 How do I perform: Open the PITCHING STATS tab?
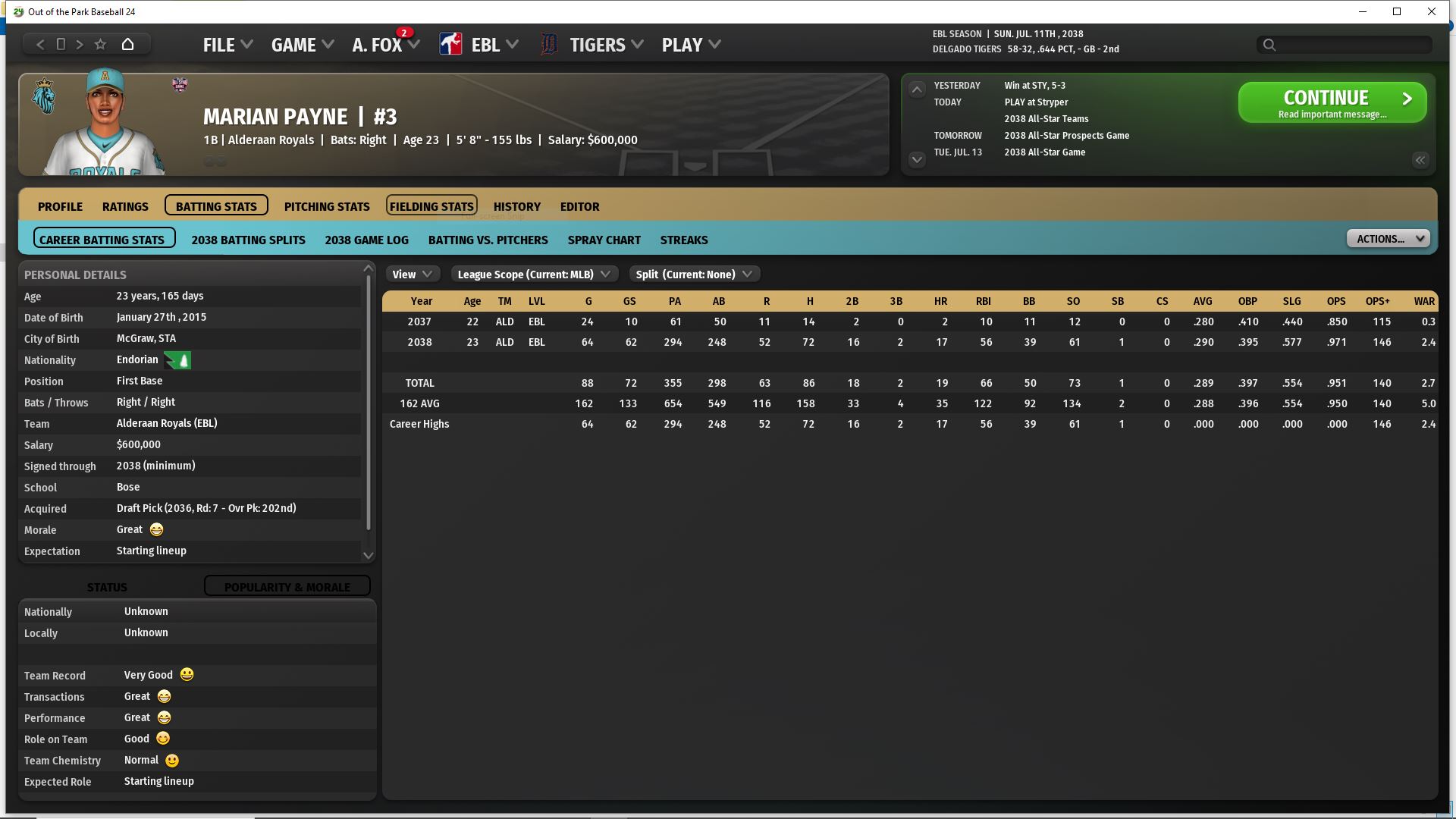coord(327,206)
